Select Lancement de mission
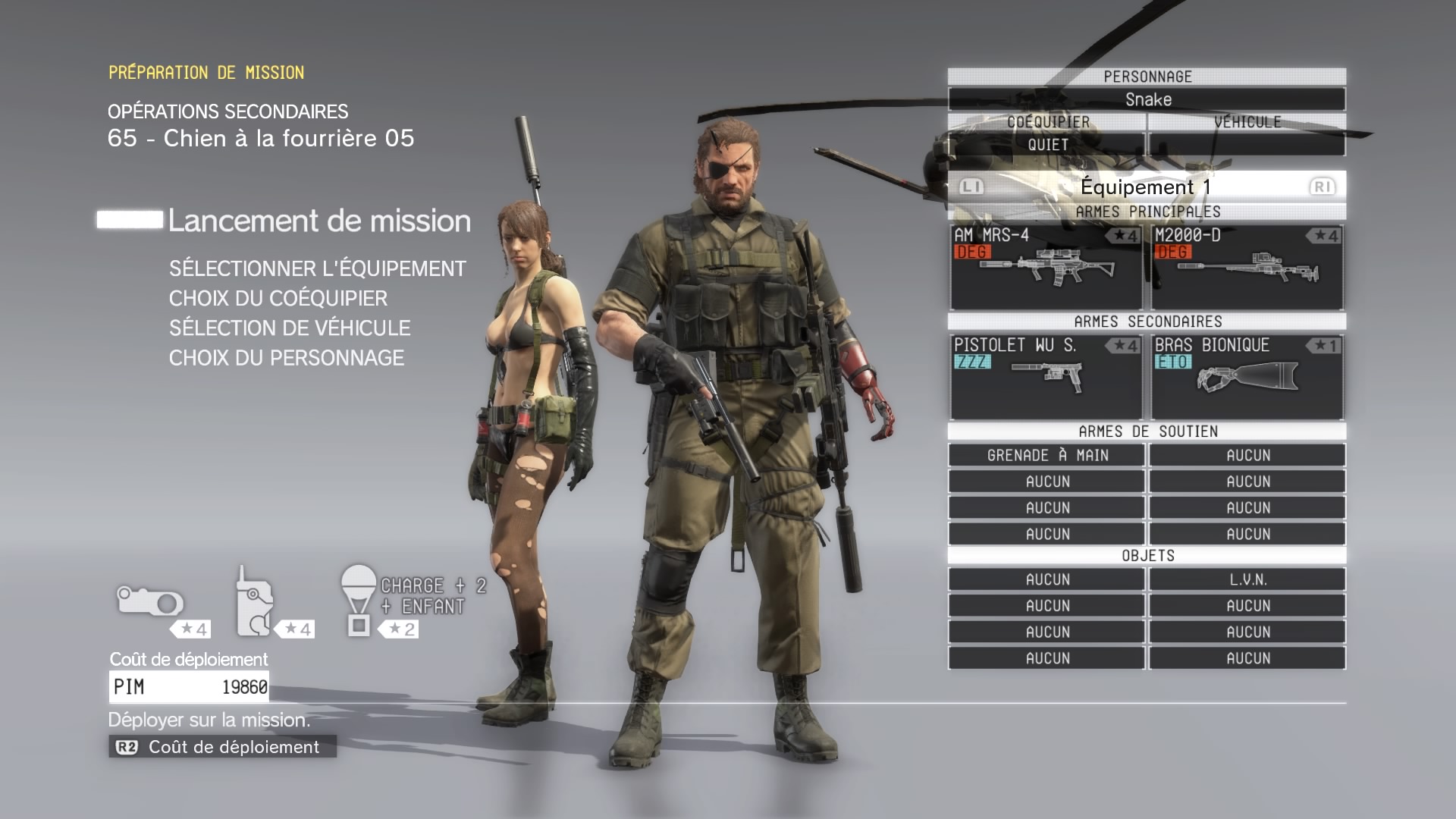1456x819 pixels. [x=319, y=221]
